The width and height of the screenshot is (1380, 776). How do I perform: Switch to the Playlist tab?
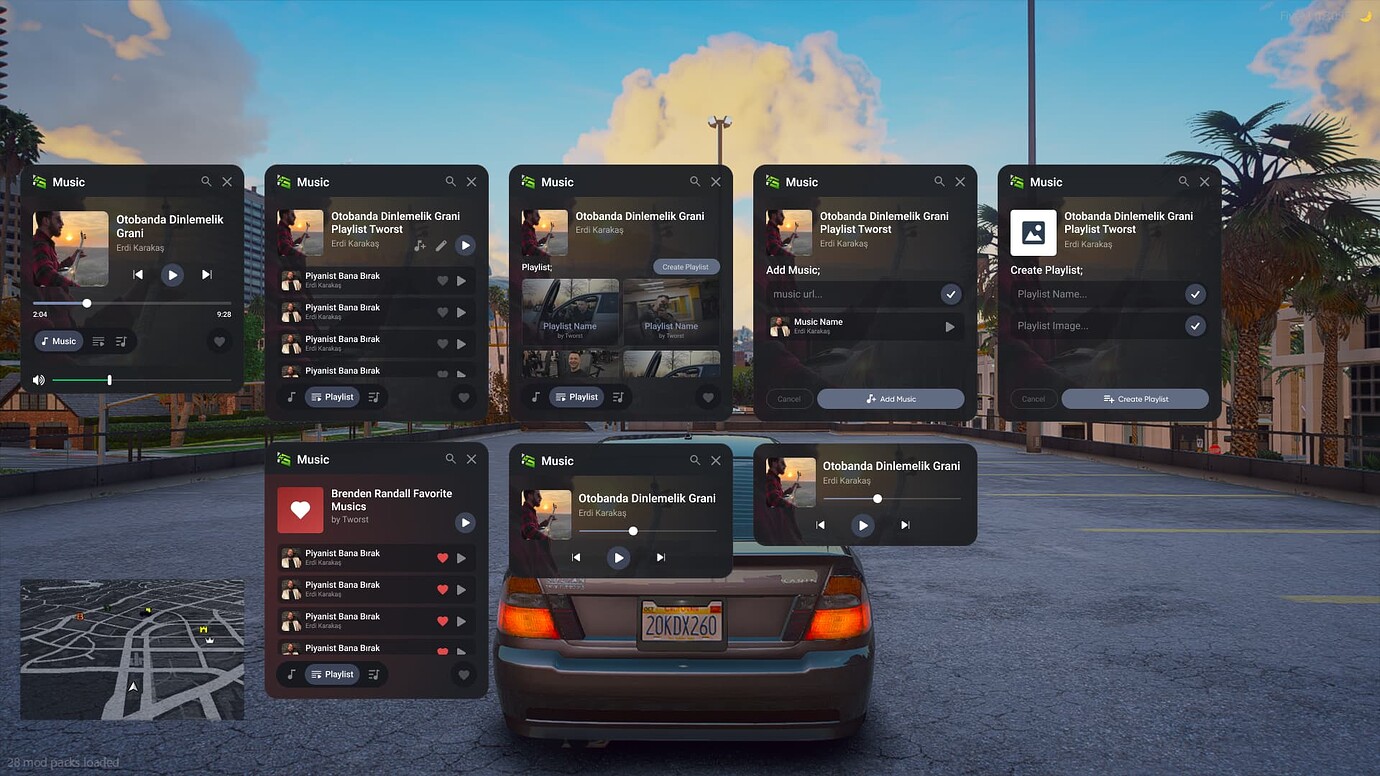(x=332, y=396)
